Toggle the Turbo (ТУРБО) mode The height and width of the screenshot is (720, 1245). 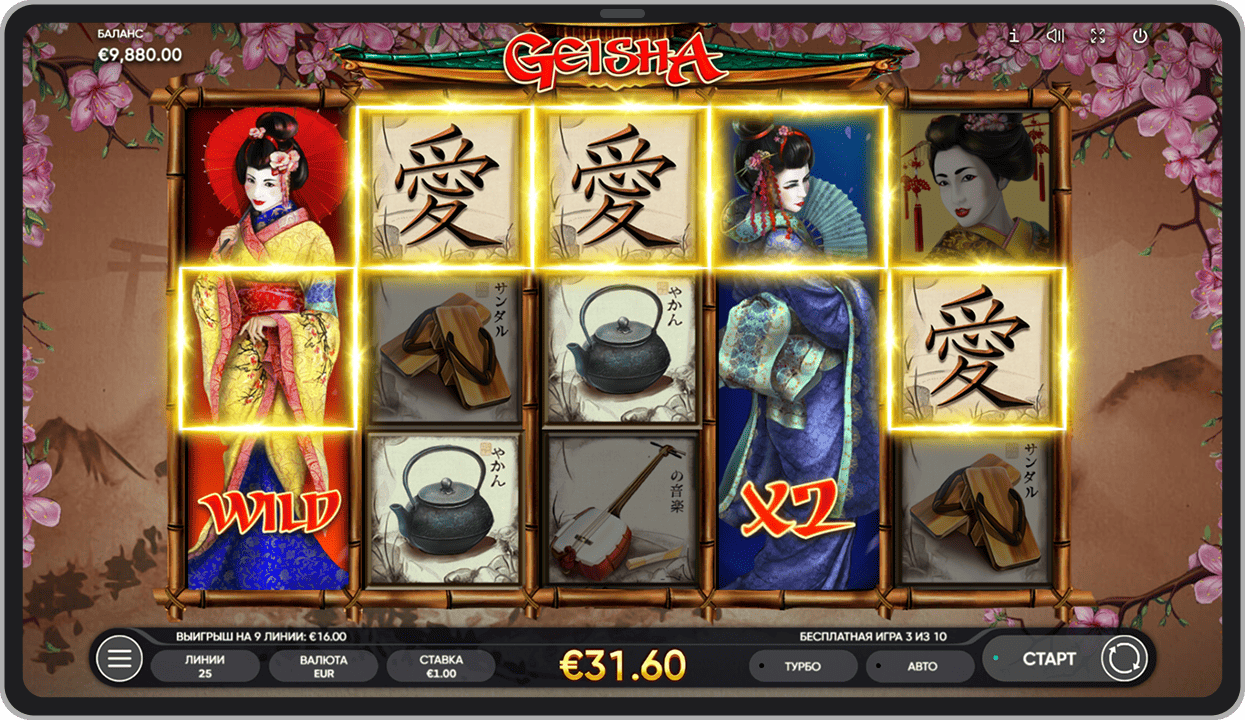804,666
